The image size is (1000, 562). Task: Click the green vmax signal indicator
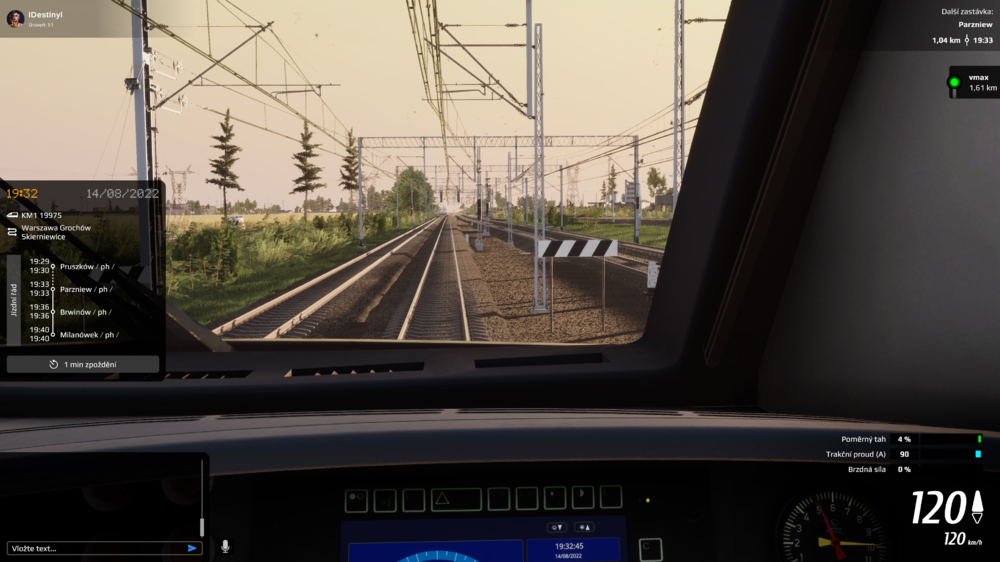(x=954, y=82)
